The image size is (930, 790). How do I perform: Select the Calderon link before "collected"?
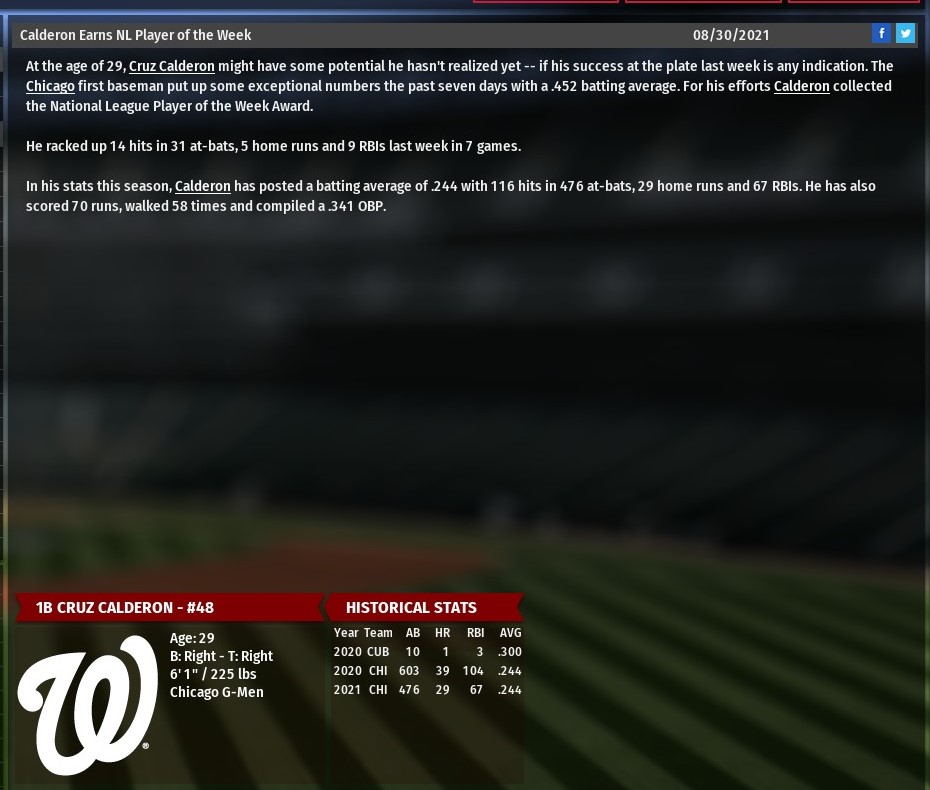[801, 86]
